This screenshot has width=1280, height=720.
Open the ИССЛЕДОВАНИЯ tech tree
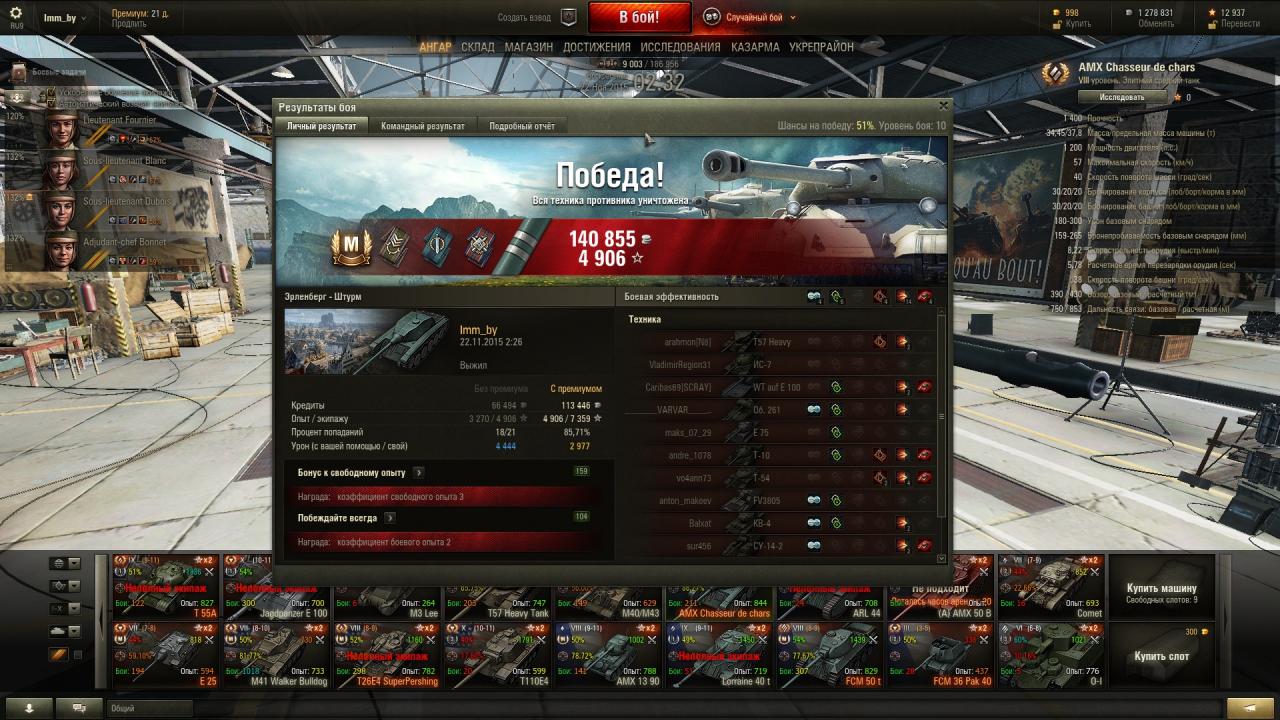pyautogui.click(x=680, y=47)
